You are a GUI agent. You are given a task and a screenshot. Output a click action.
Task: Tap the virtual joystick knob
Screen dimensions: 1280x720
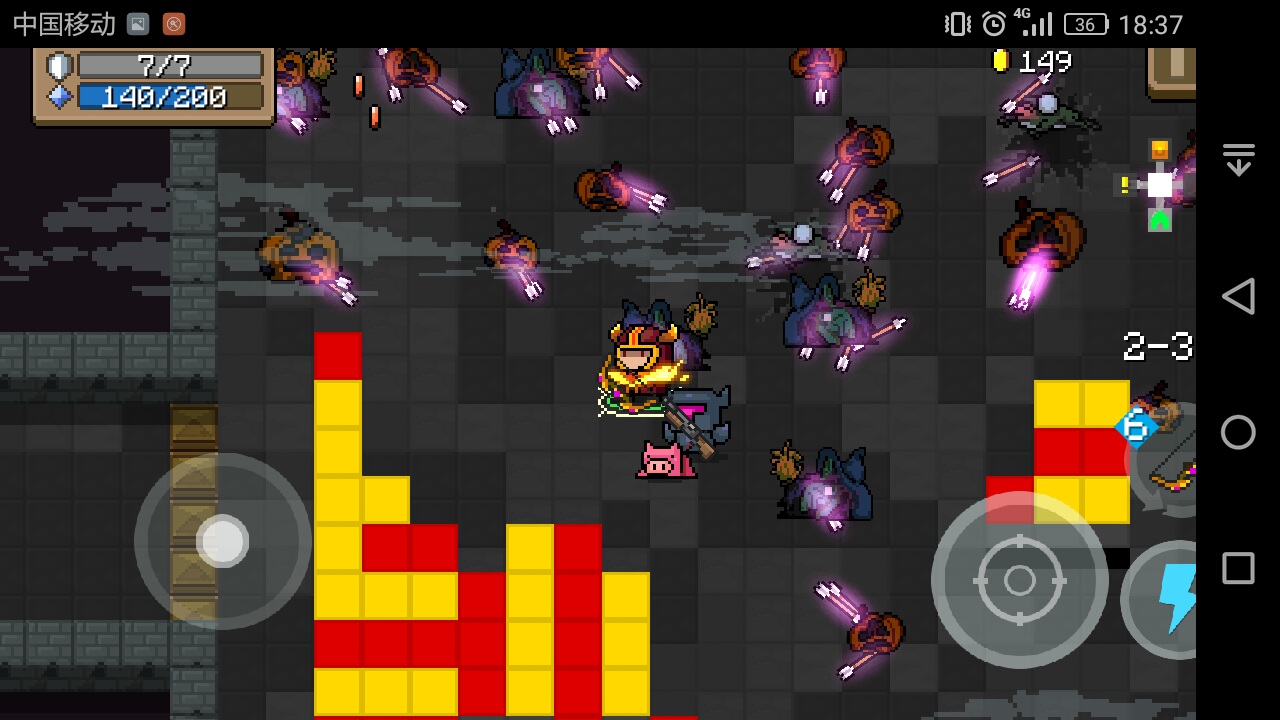[222, 541]
